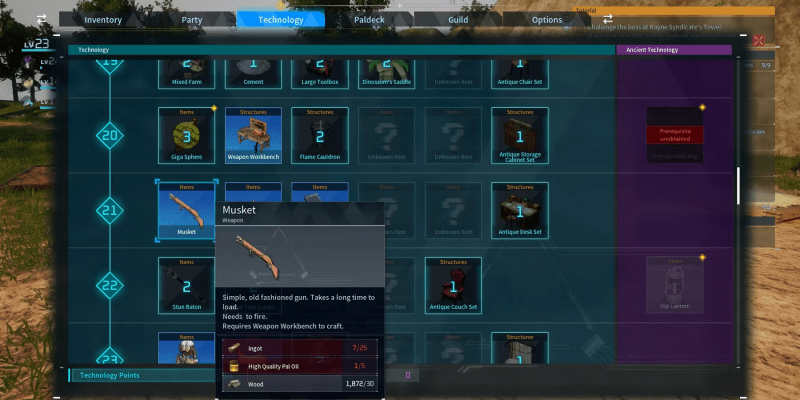Unlock the Stun Baton technology

(187, 284)
